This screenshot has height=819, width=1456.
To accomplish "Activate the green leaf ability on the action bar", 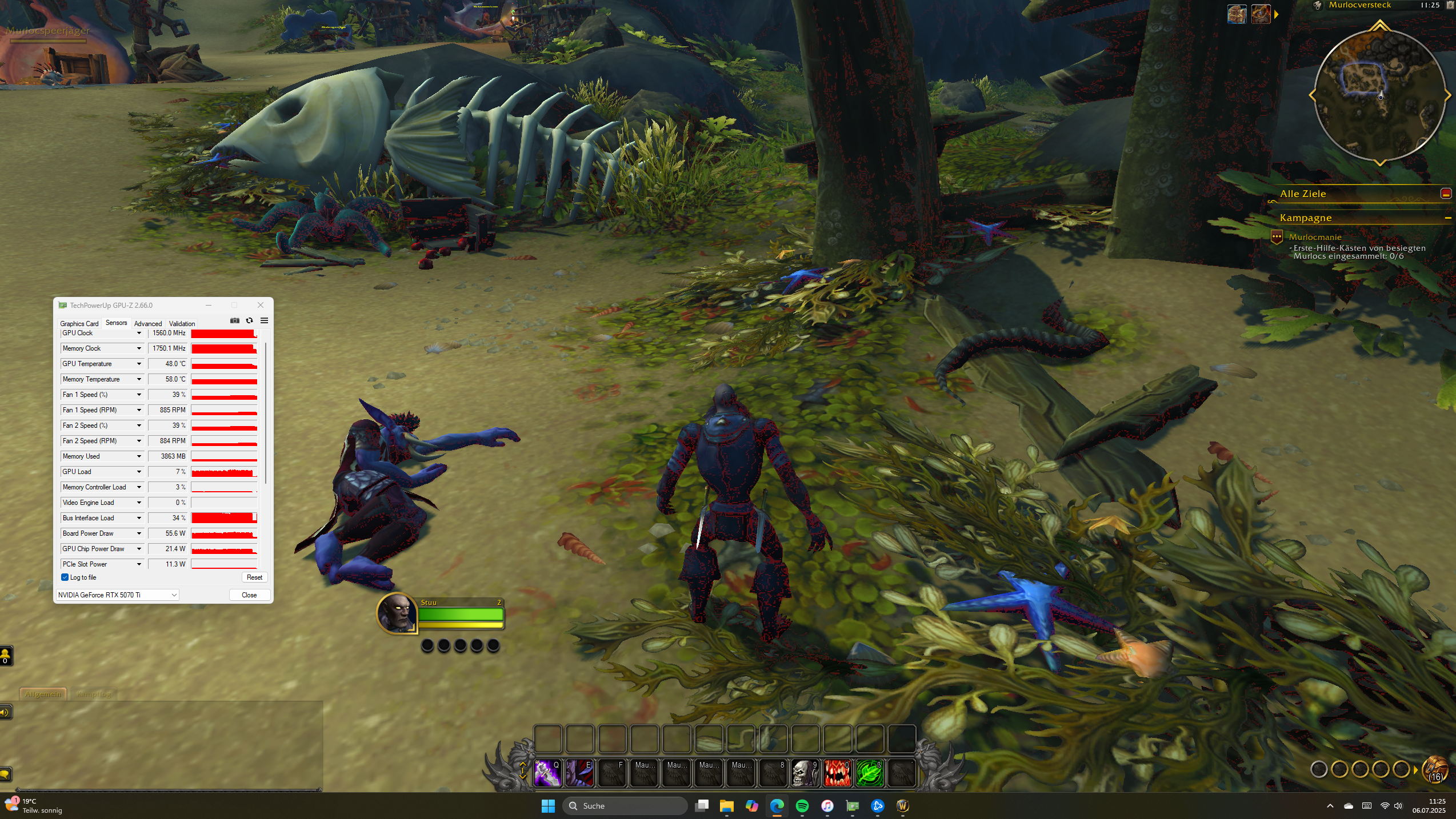I will 870,772.
